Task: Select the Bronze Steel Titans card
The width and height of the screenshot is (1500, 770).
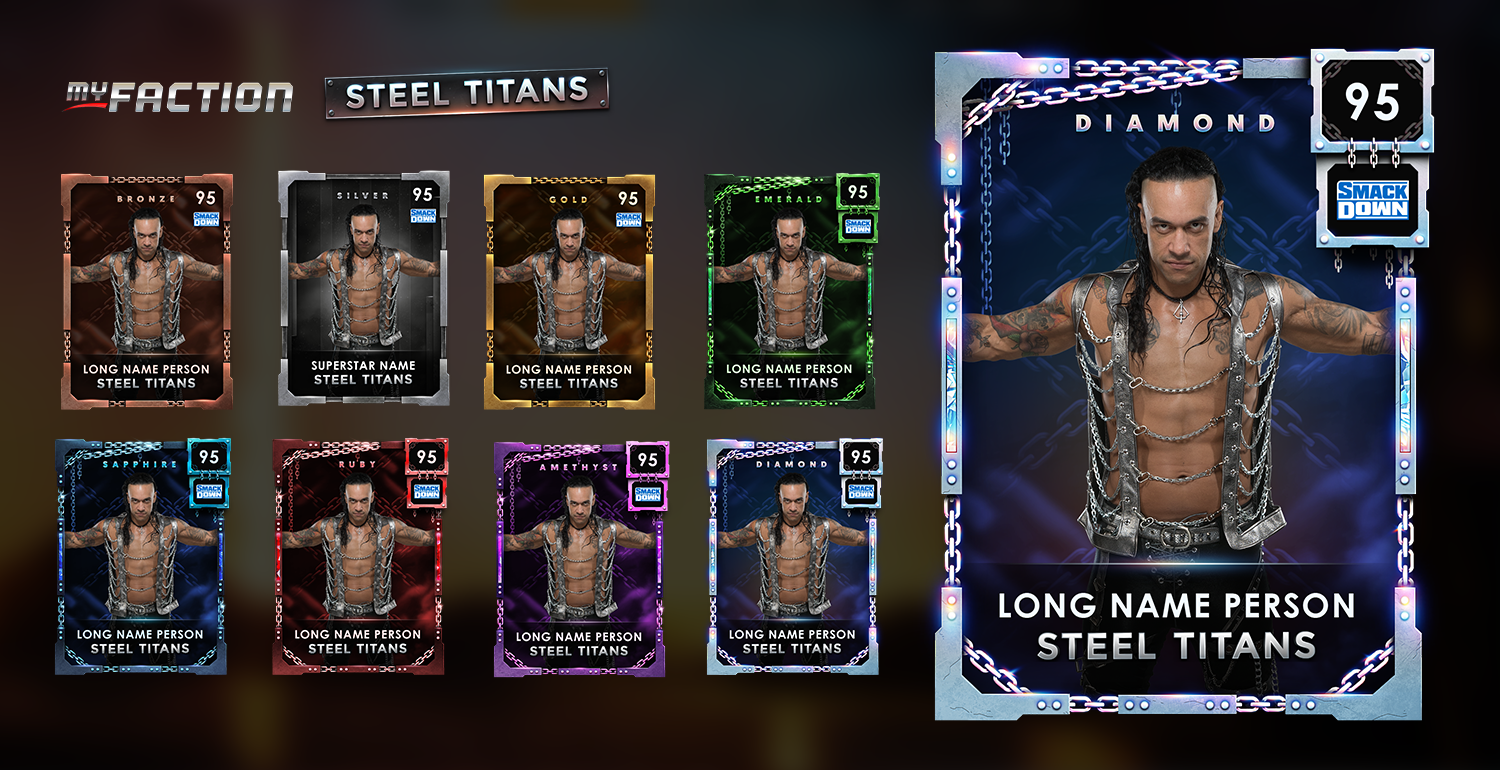Action: pyautogui.click(x=146, y=291)
